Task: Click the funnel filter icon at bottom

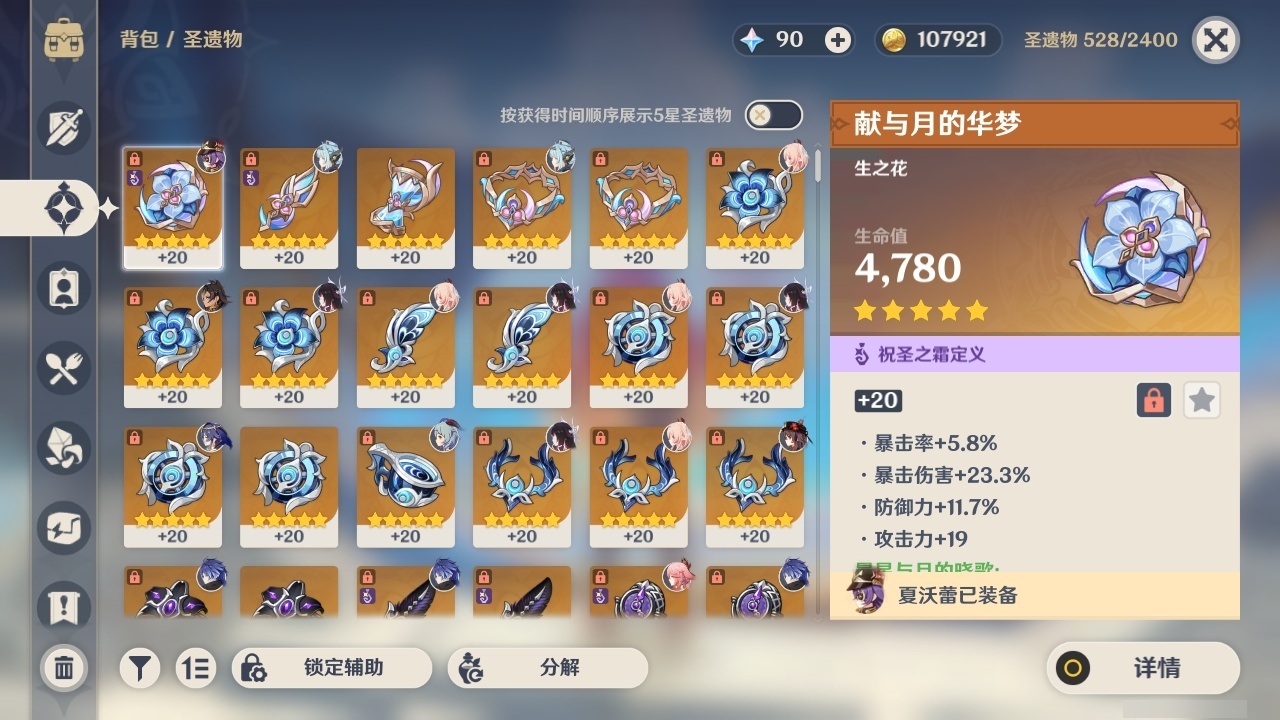Action: [x=139, y=667]
